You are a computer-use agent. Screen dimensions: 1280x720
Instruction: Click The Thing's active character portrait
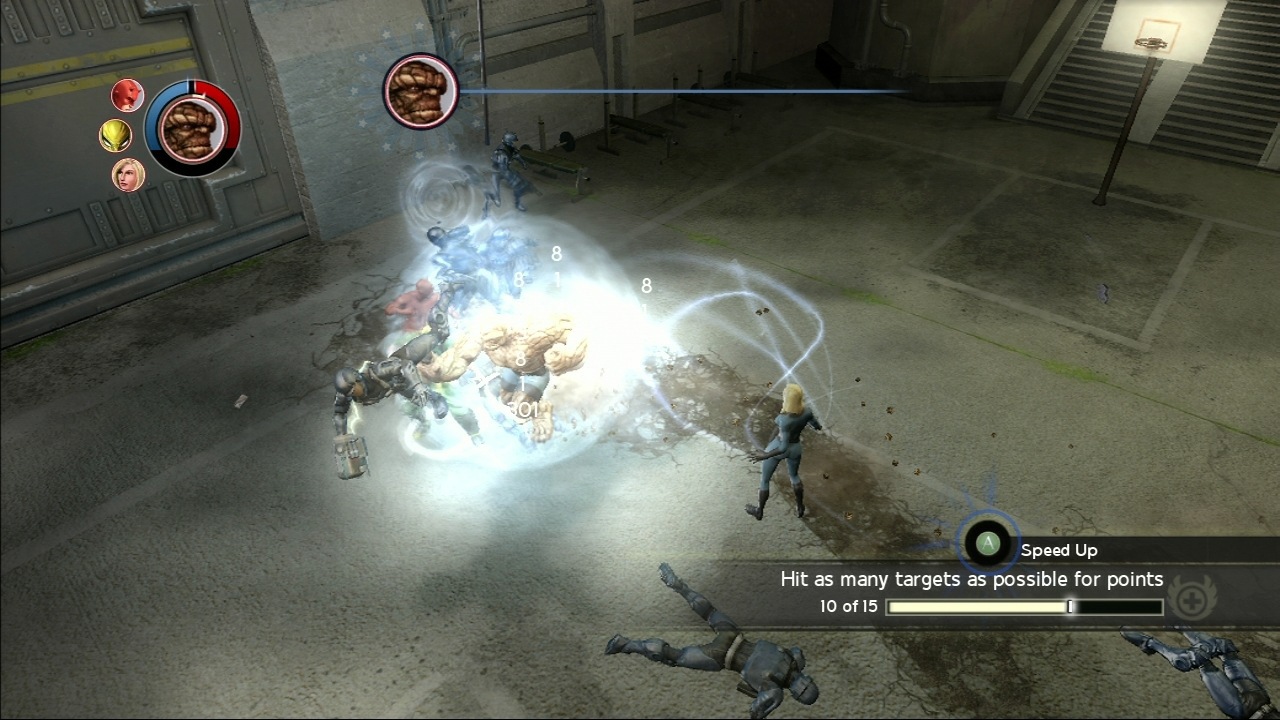193,135
